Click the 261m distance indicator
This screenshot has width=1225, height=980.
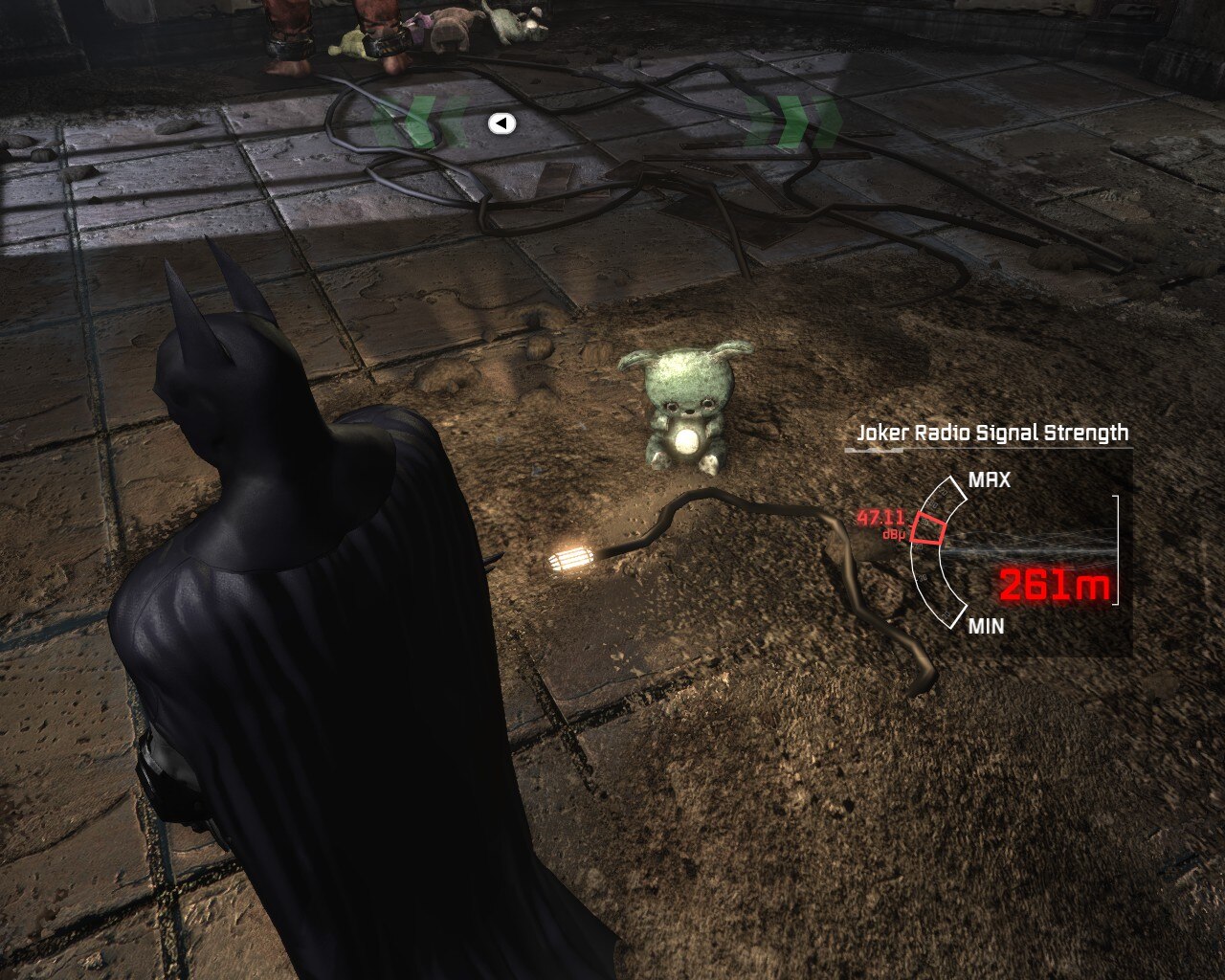tap(1057, 582)
